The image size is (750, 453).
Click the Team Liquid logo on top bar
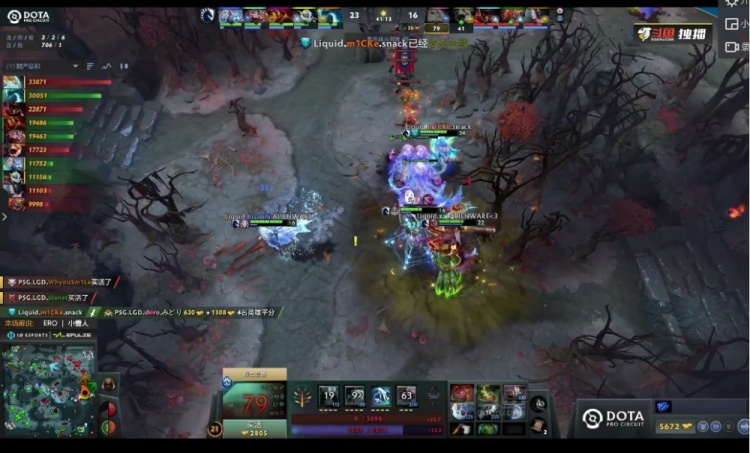[207, 15]
